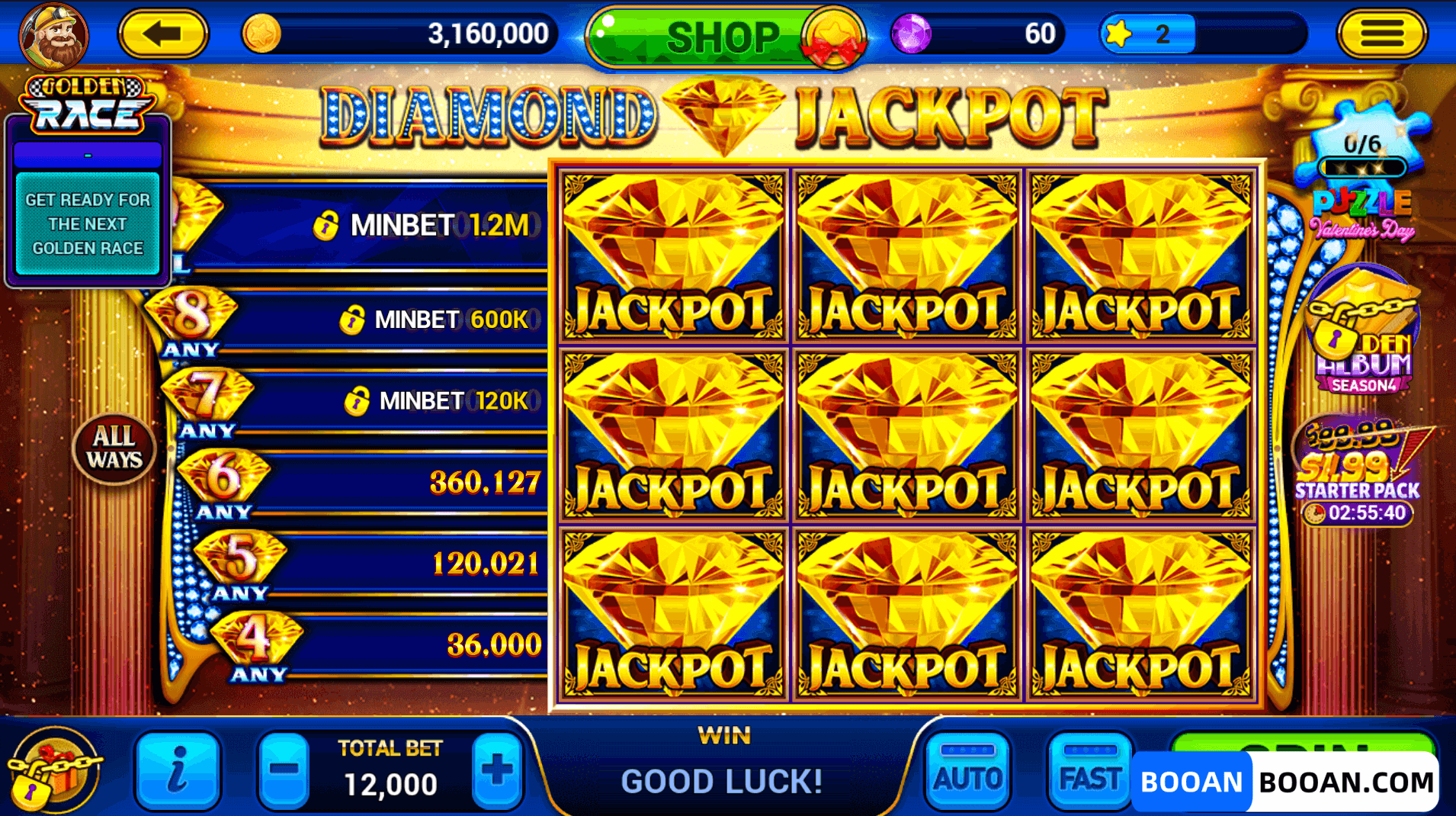
Task: Increase Total Bet with plus button
Action: 496,772
